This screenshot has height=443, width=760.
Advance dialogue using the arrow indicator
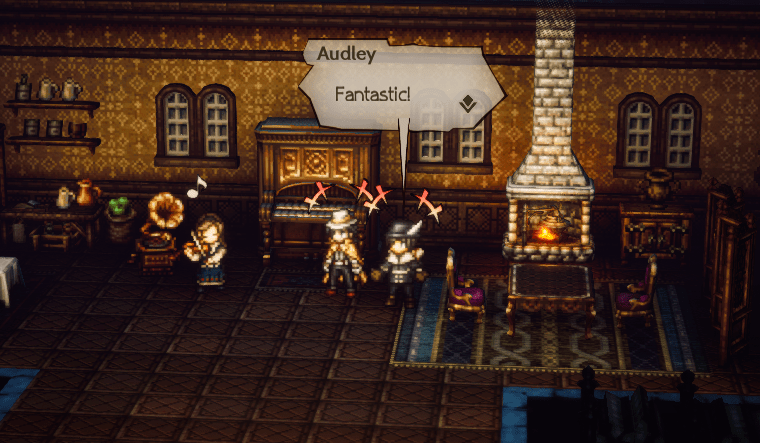pos(467,103)
